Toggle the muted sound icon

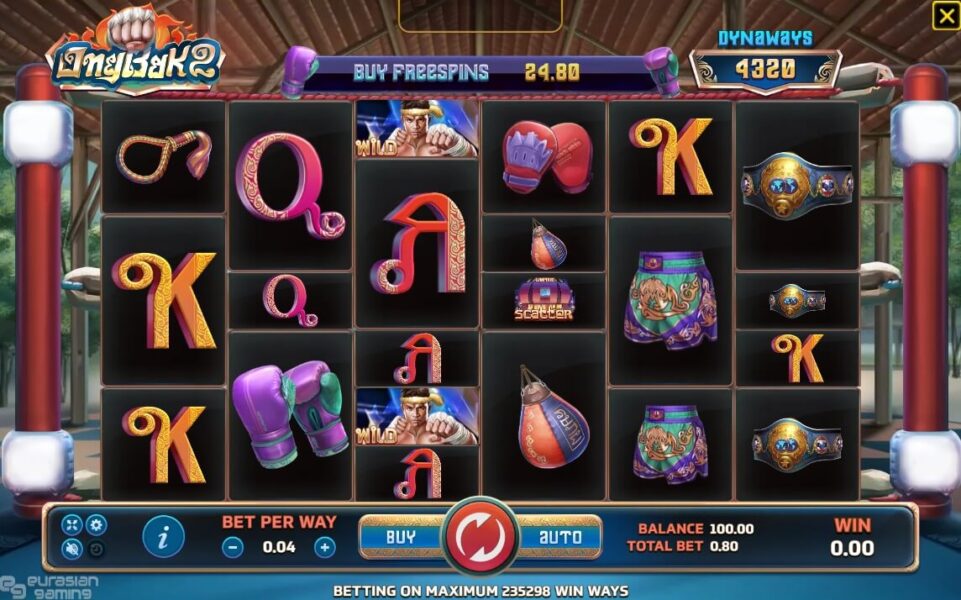pos(72,548)
